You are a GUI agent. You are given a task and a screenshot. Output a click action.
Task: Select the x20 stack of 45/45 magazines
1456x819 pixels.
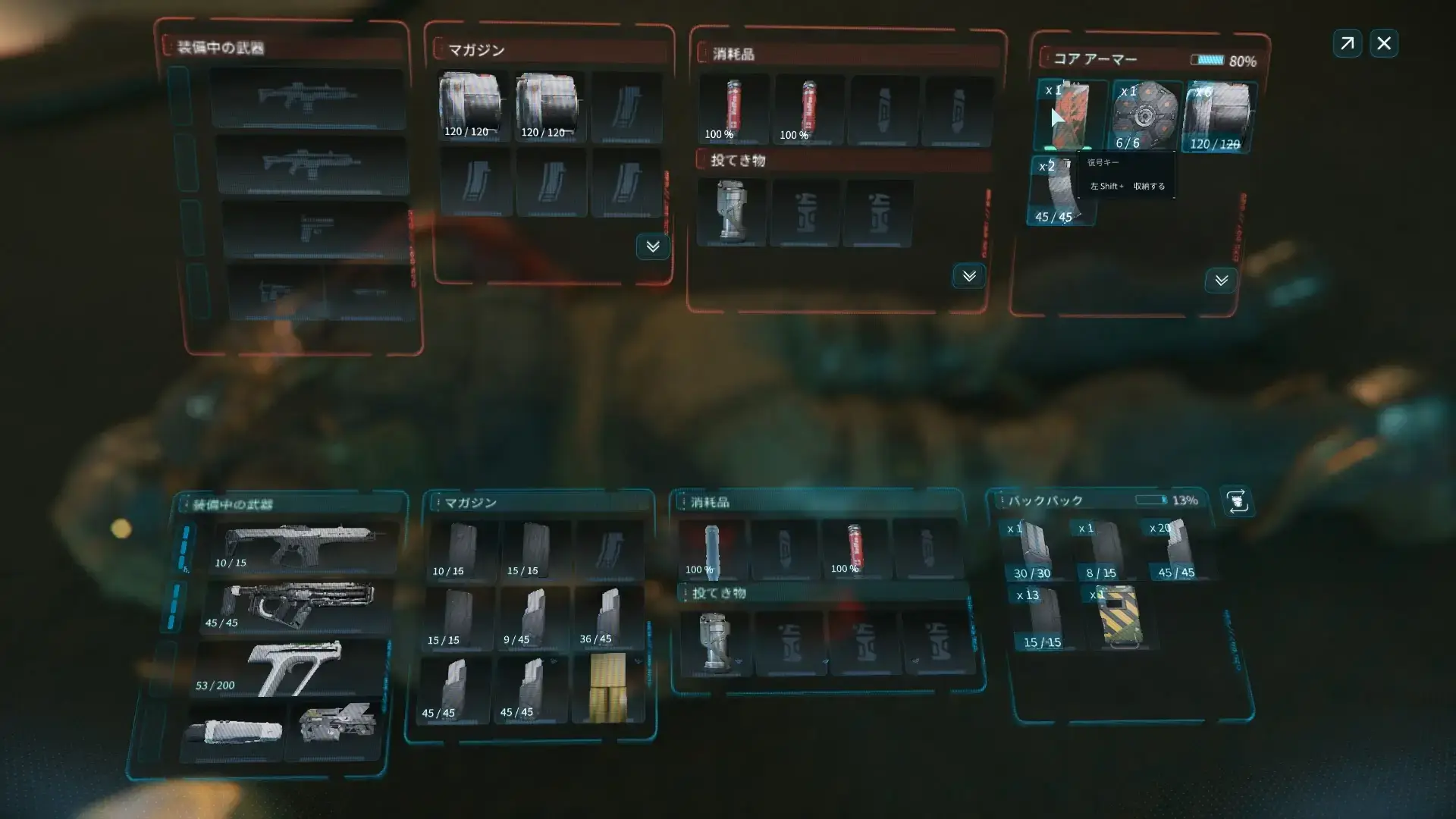(x=1175, y=550)
